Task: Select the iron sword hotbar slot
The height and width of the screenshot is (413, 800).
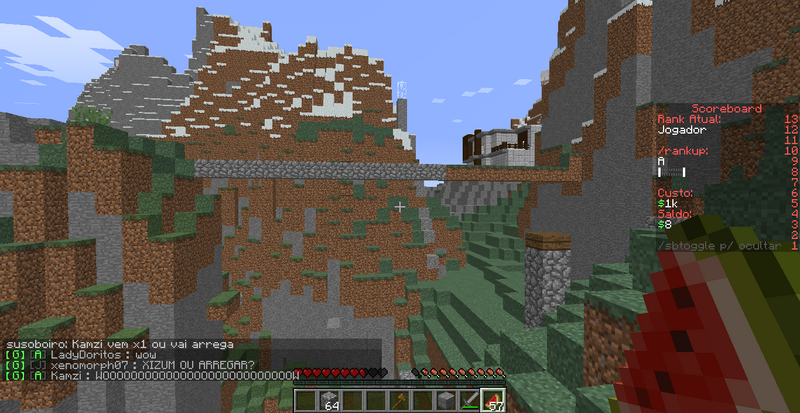Action: (x=470, y=400)
